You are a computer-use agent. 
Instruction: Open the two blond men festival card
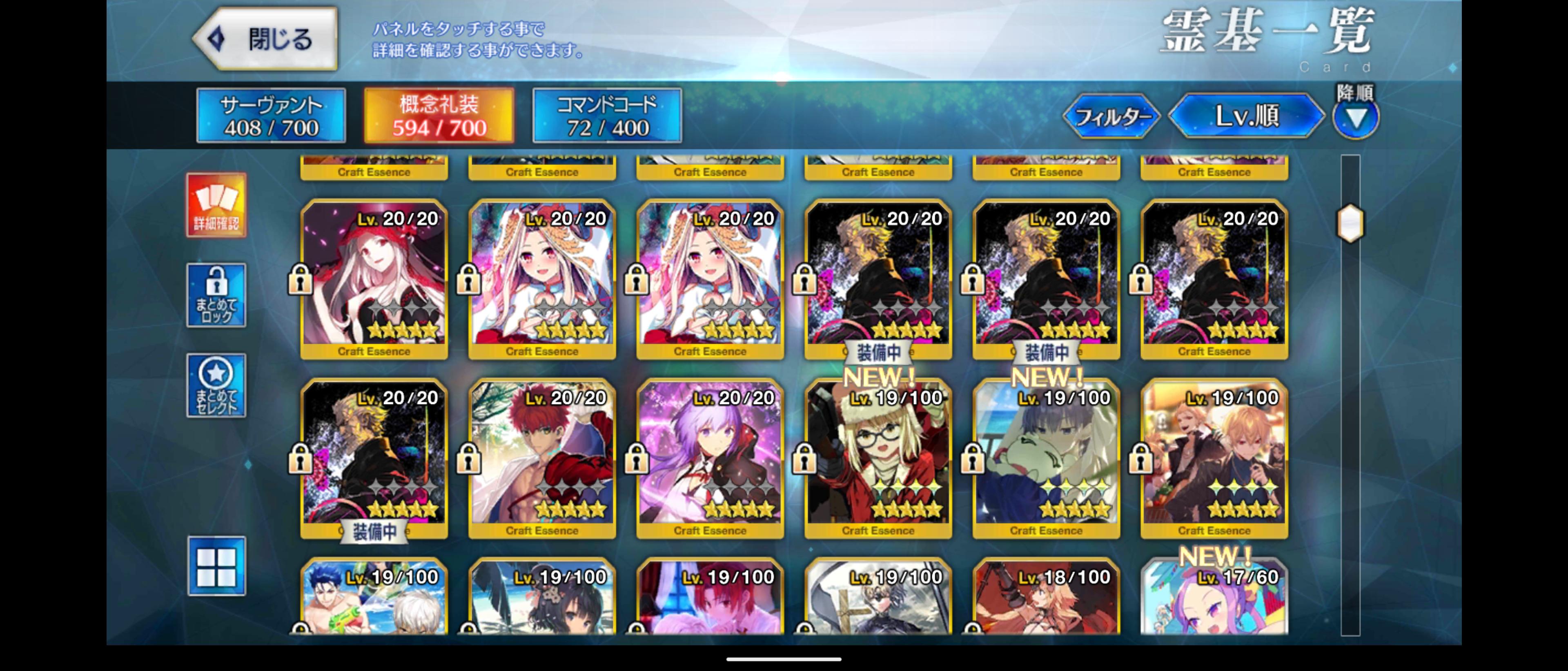(x=1214, y=458)
